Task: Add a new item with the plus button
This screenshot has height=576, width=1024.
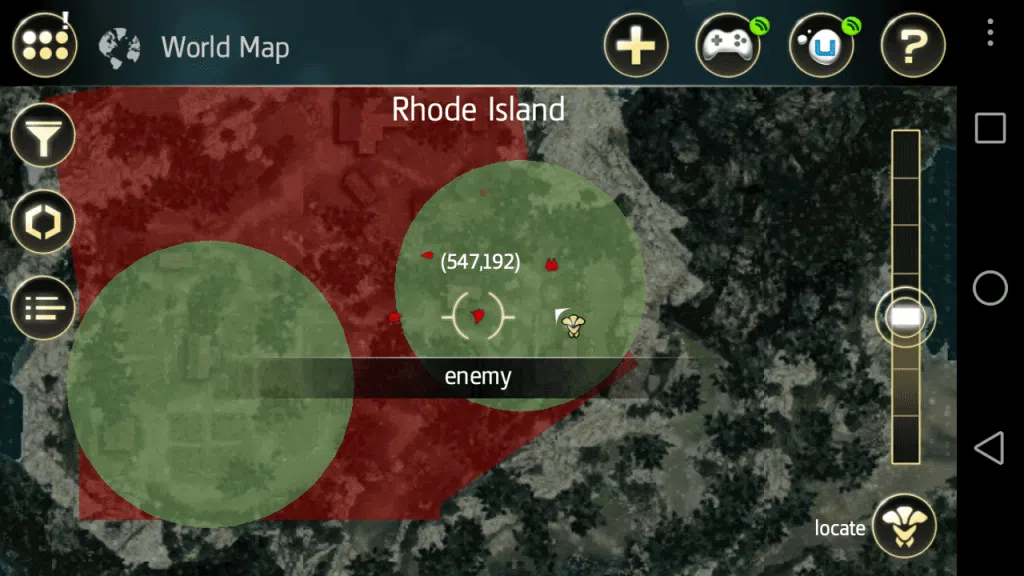Action: pyautogui.click(x=636, y=46)
